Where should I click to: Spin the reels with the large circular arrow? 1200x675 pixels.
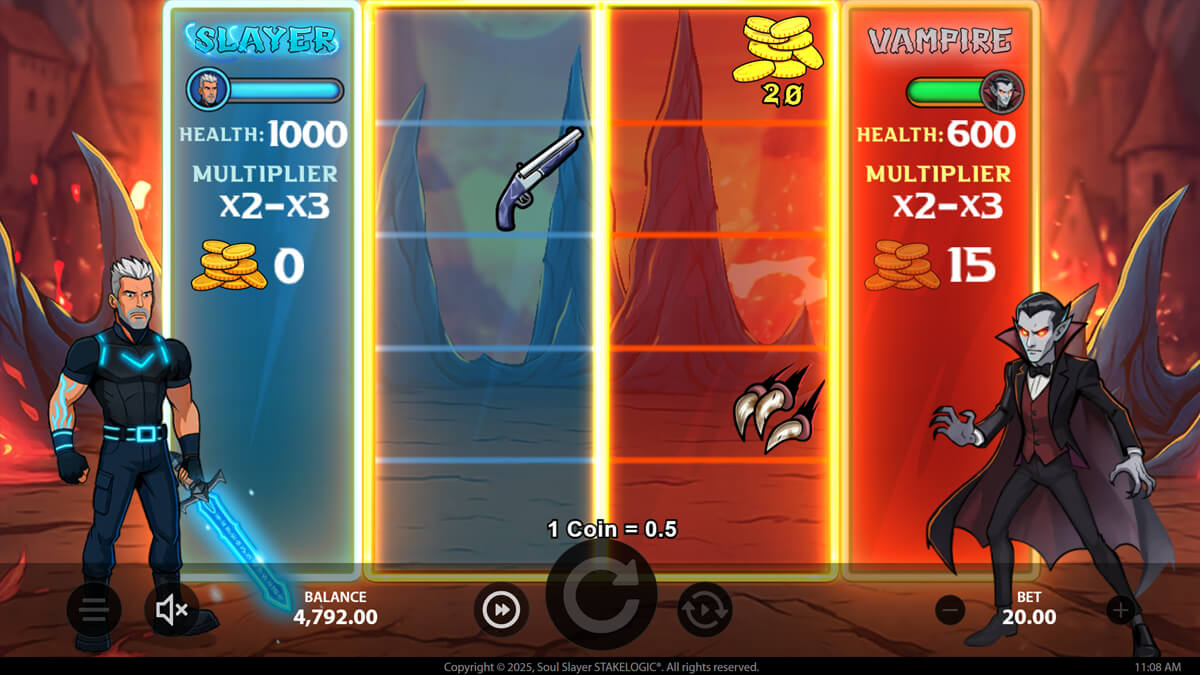point(601,597)
